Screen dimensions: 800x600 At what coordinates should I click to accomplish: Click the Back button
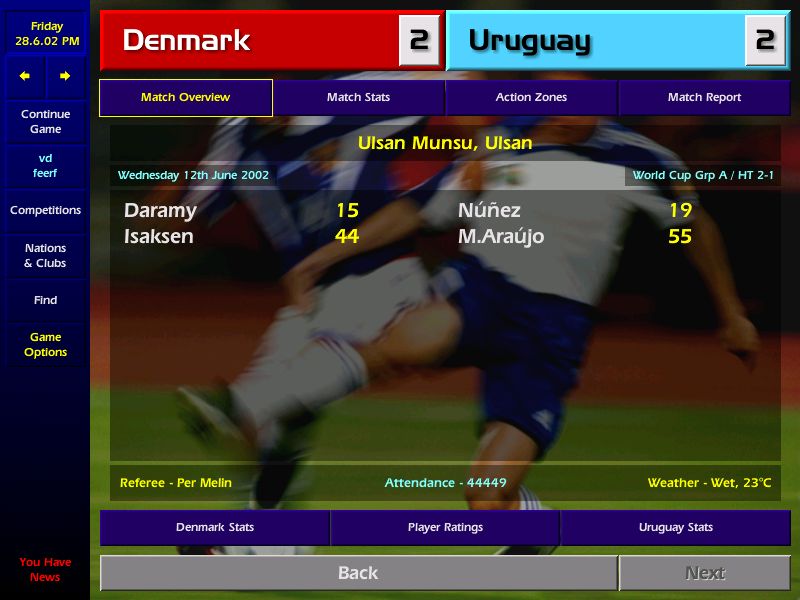point(358,573)
